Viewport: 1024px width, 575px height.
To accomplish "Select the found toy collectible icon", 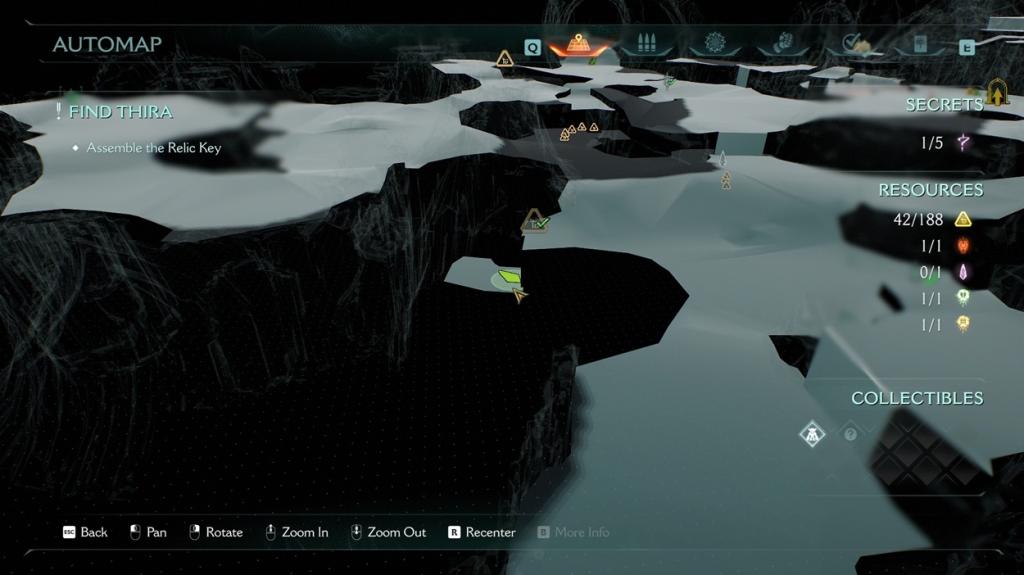I will (x=812, y=434).
